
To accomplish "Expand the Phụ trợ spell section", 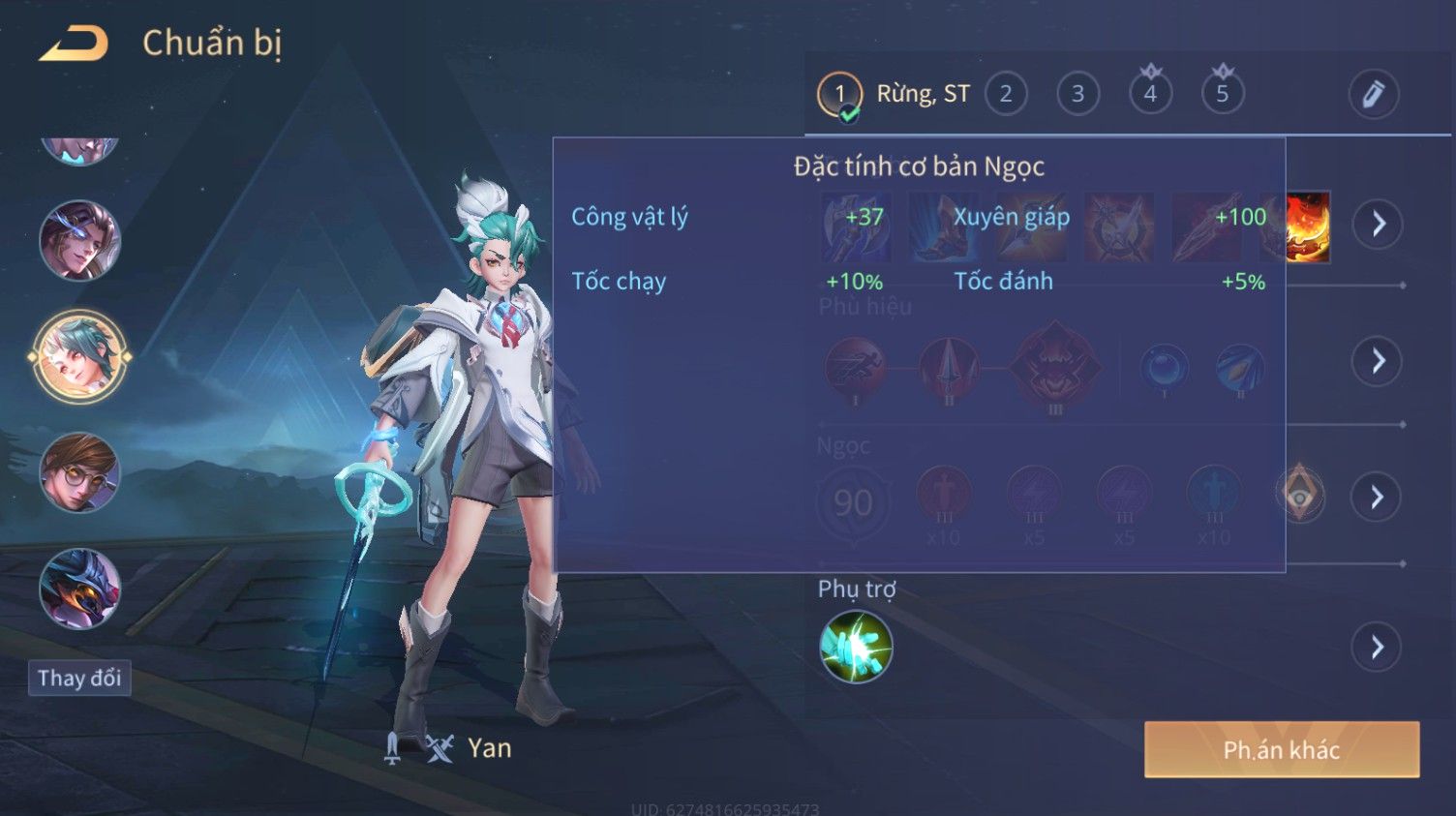I will point(1378,647).
